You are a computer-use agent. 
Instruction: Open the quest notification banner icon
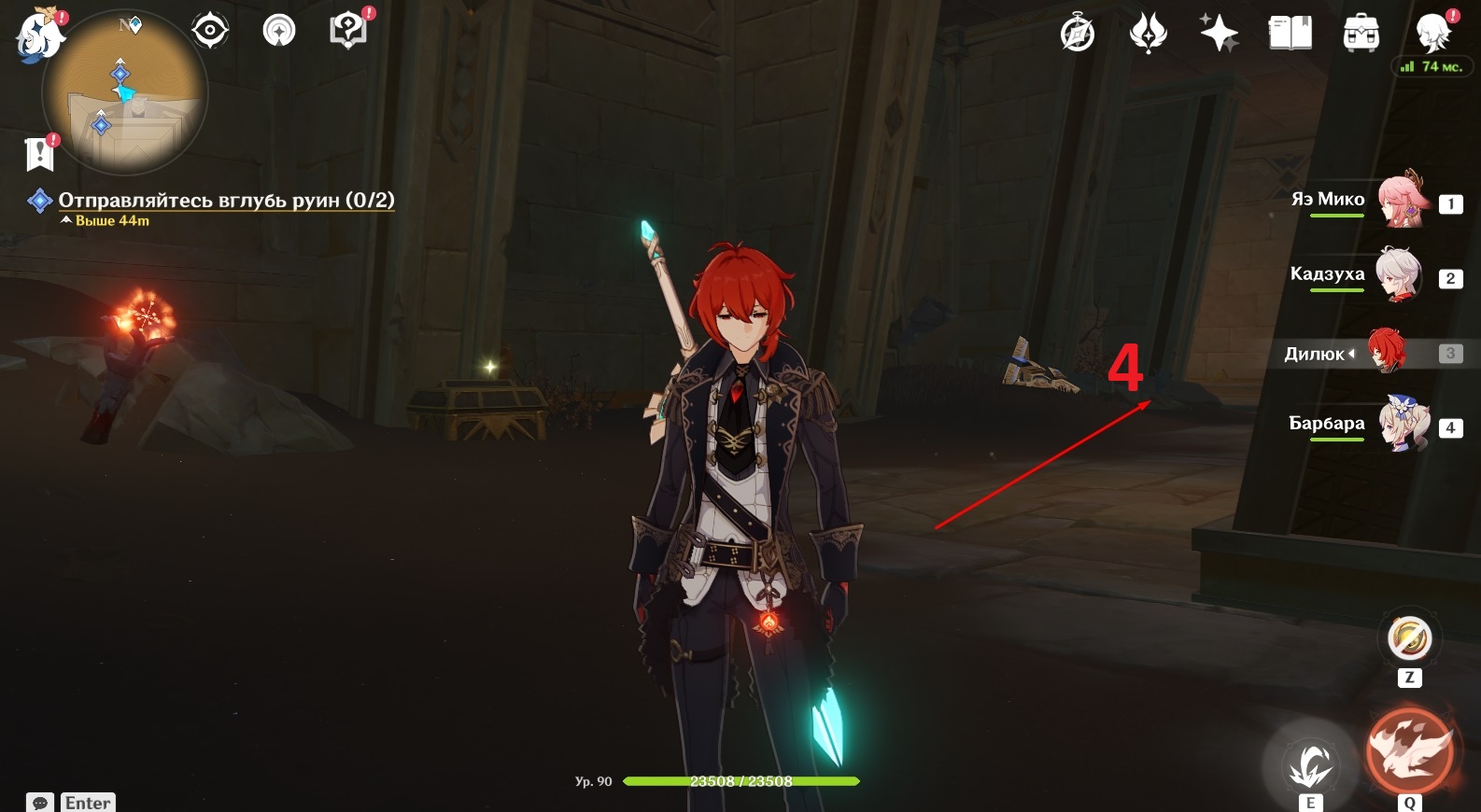click(40, 154)
